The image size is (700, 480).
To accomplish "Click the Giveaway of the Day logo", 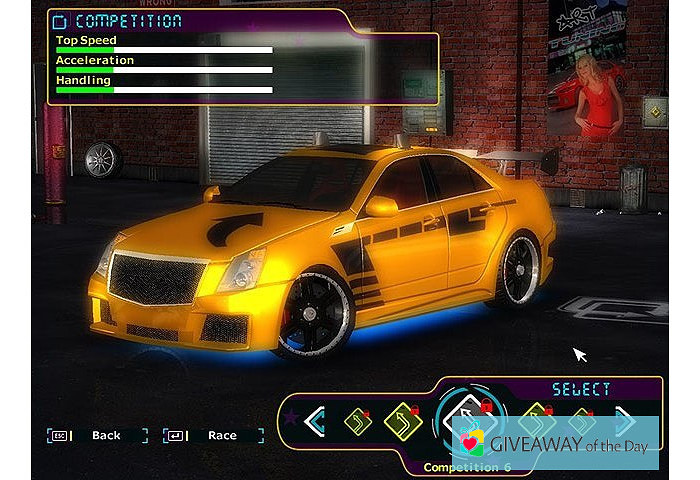I will 555,443.
